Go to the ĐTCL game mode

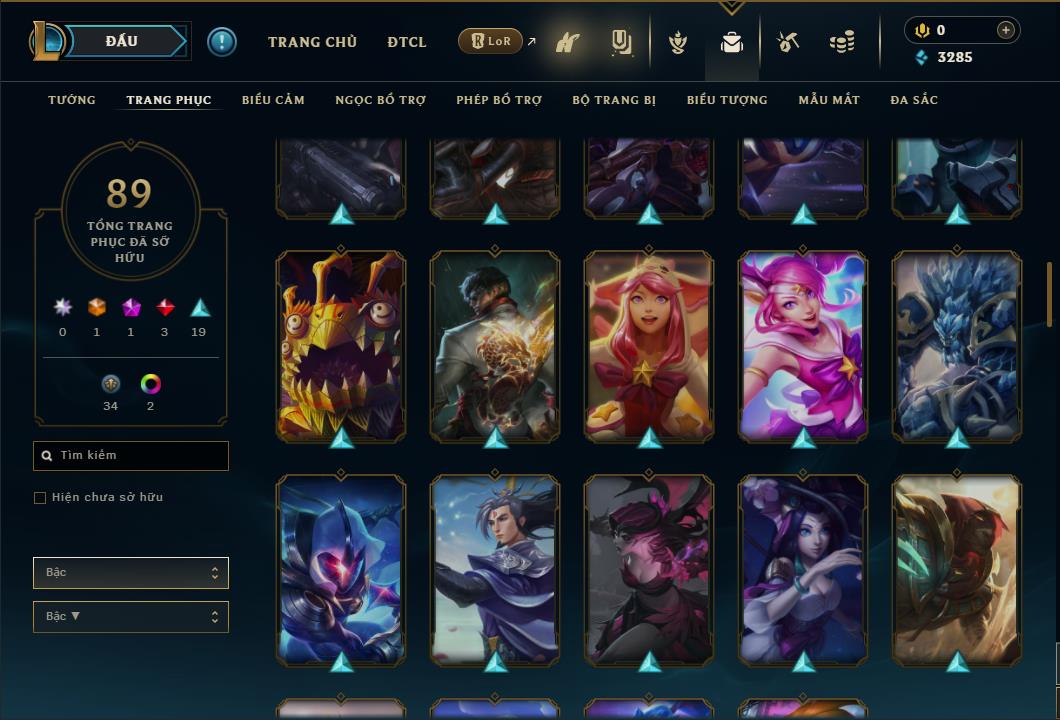pos(407,42)
